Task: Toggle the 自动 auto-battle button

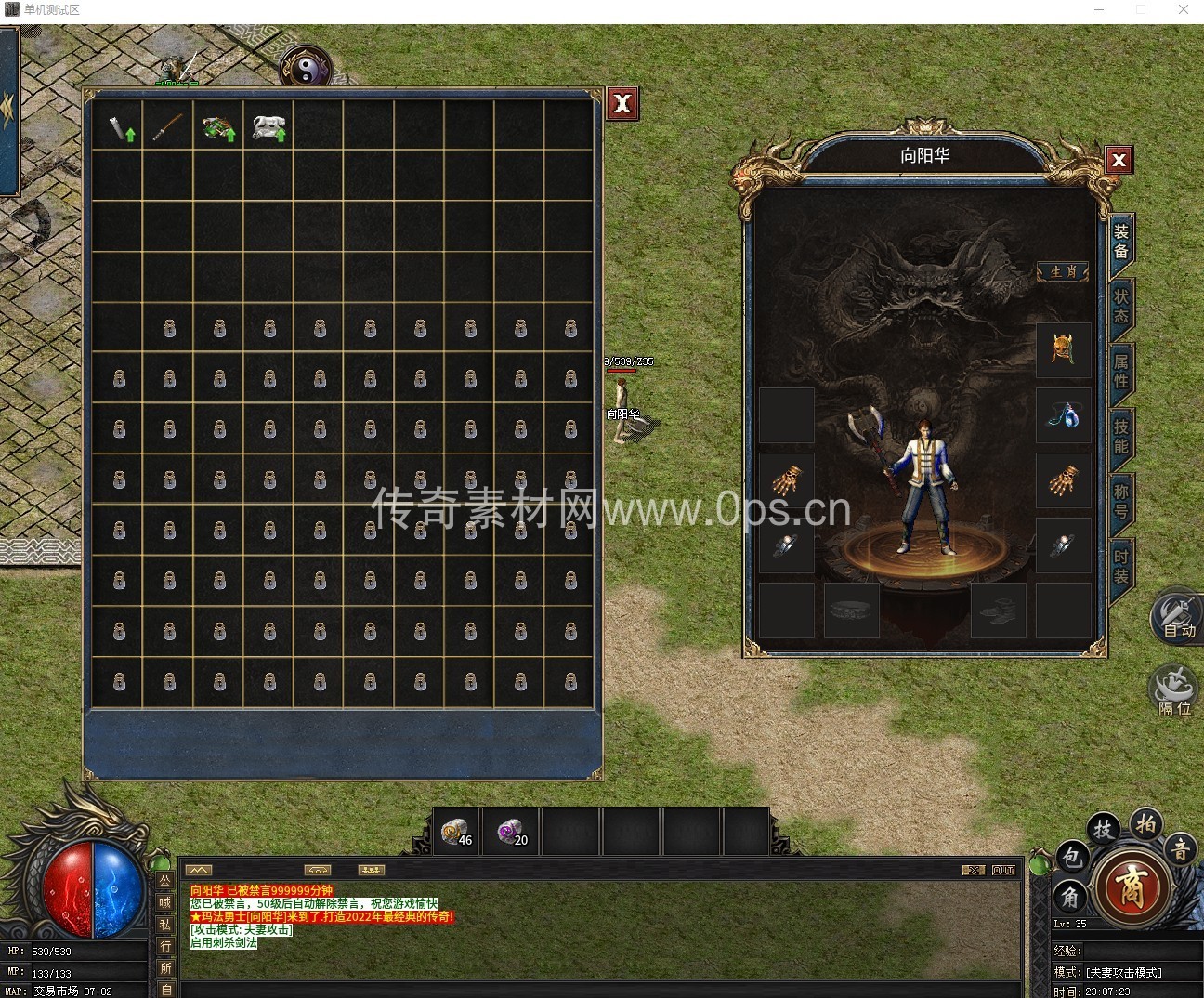Action: 1177,615
